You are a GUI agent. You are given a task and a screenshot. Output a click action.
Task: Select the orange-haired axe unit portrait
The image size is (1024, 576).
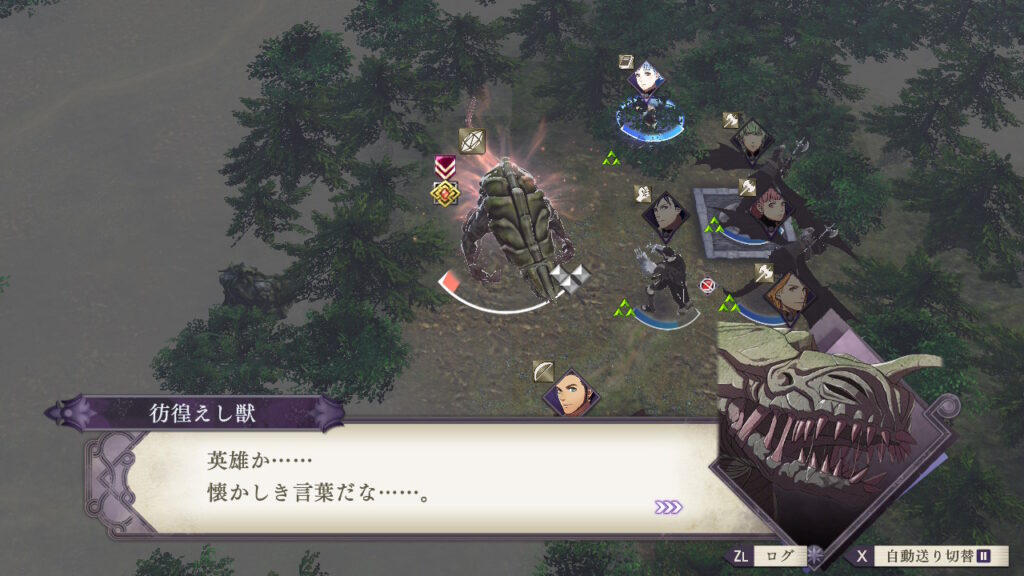pos(785,294)
